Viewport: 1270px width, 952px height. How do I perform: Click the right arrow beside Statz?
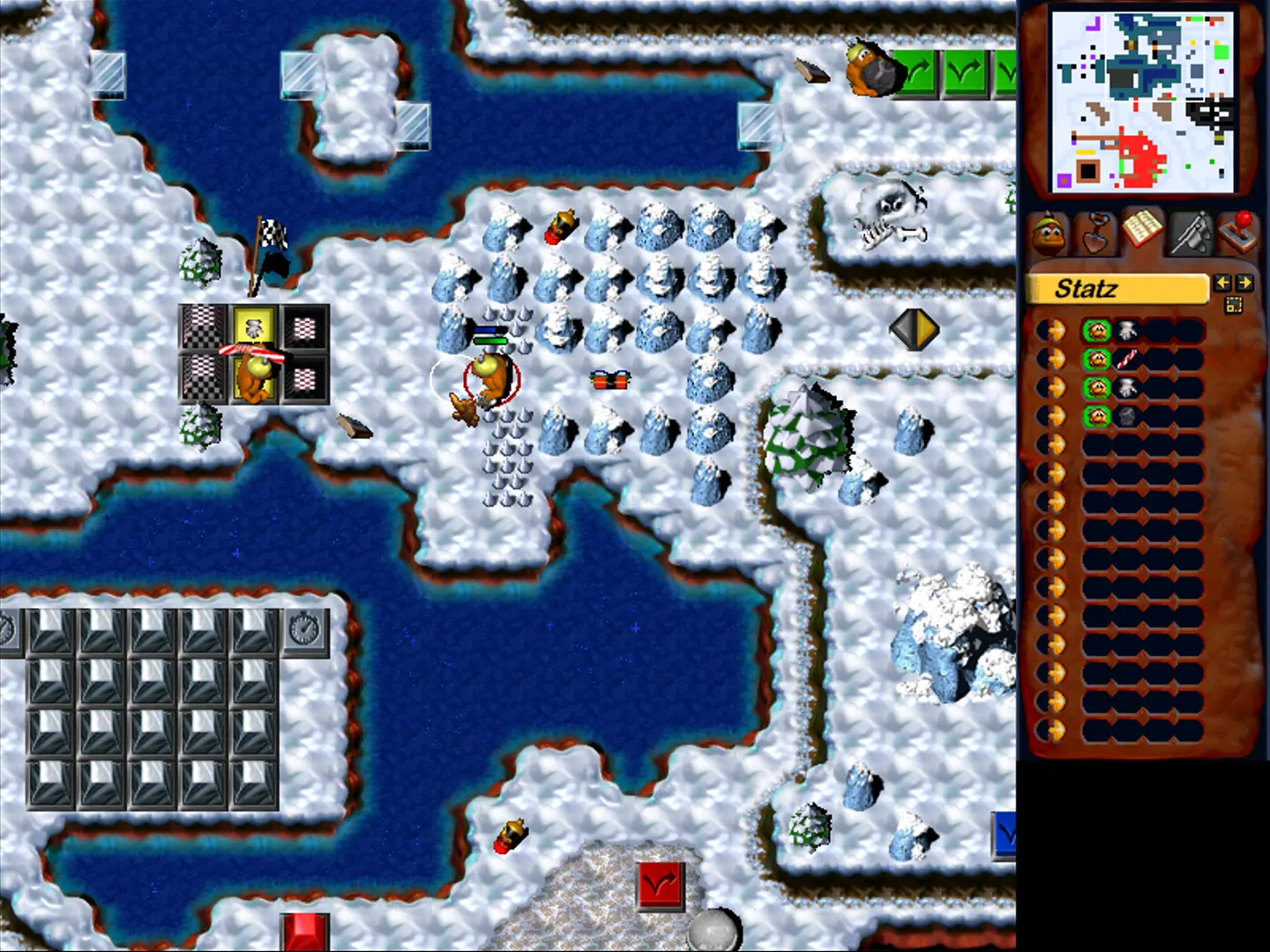[1244, 283]
